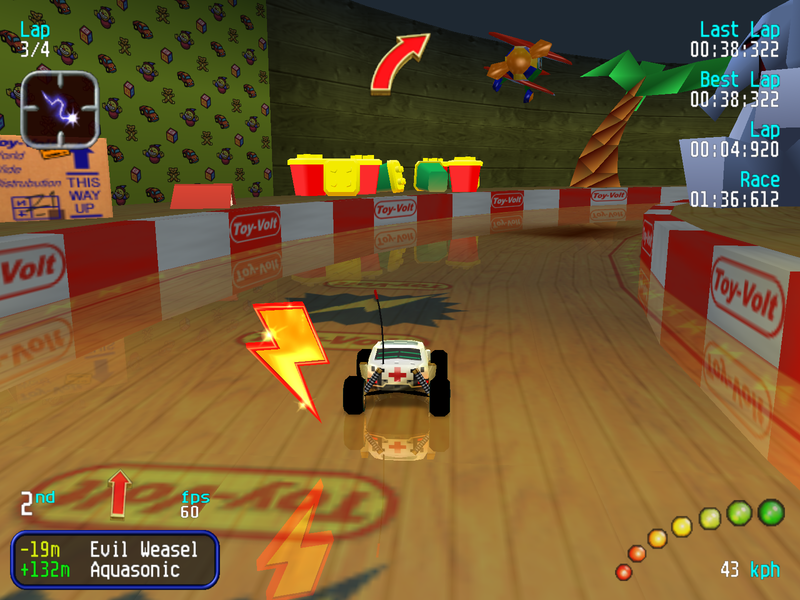Viewport: 800px width, 600px height.
Task: Activate the lightning shock weapon pickup icon
Action: click(59, 108)
